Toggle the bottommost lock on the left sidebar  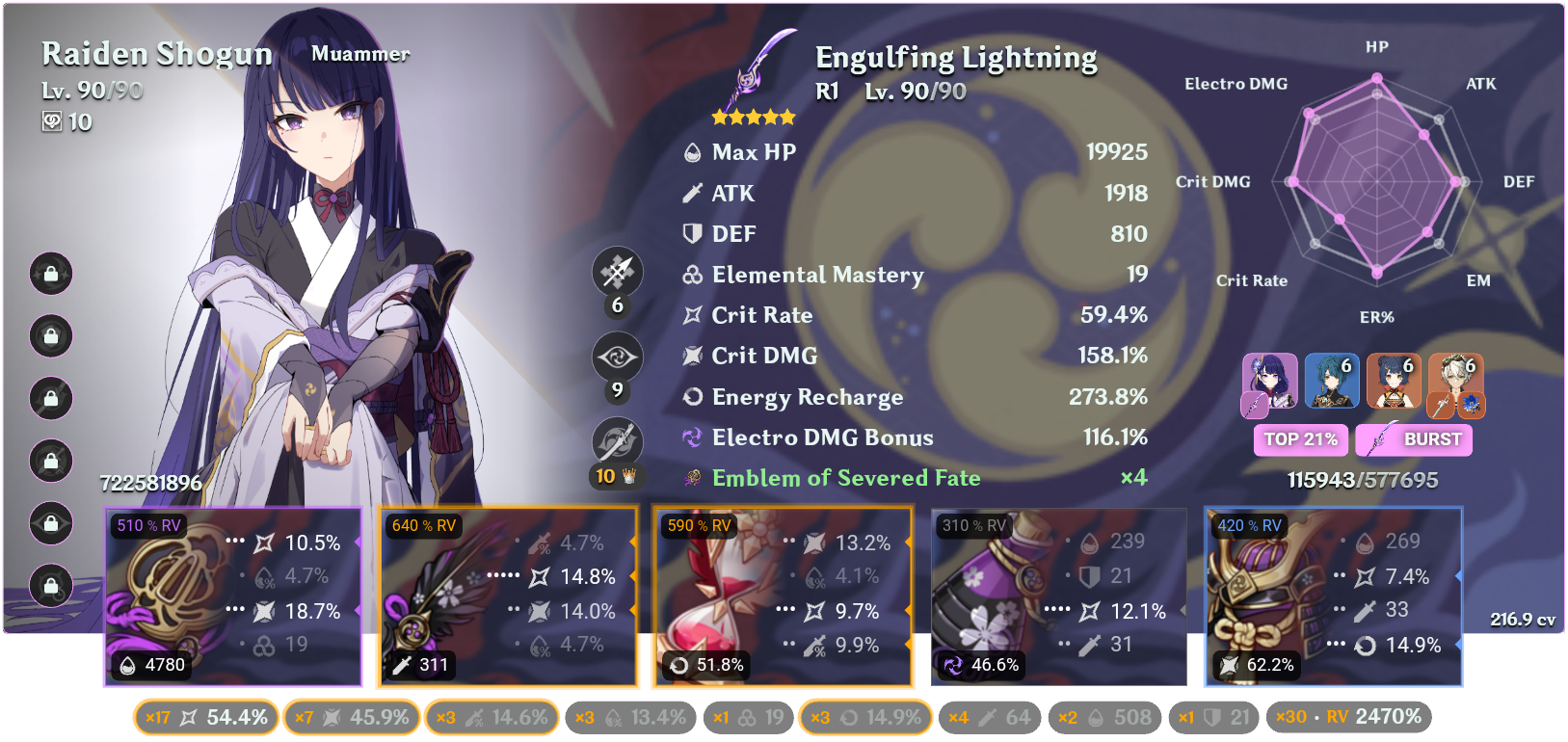50,586
